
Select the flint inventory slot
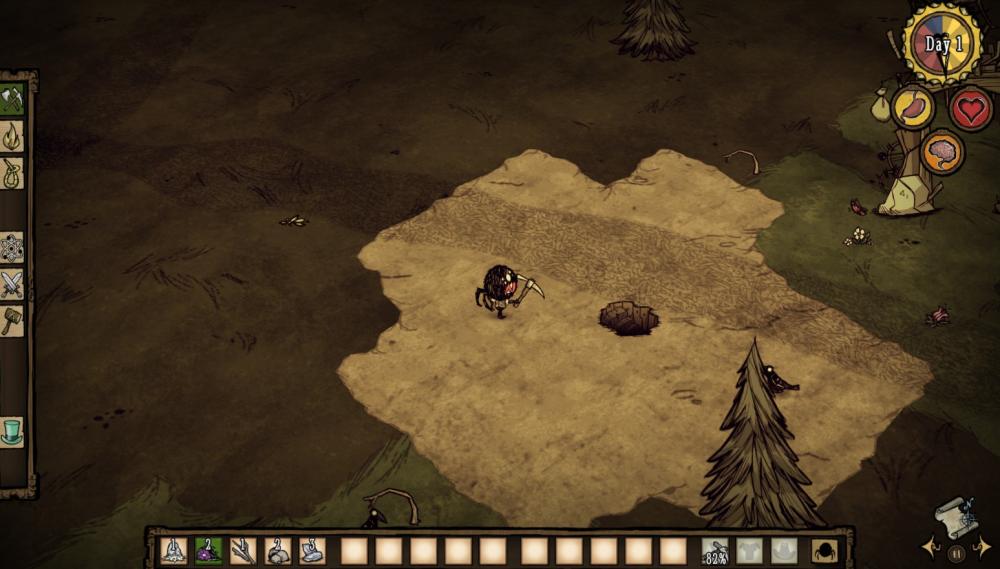[312, 551]
